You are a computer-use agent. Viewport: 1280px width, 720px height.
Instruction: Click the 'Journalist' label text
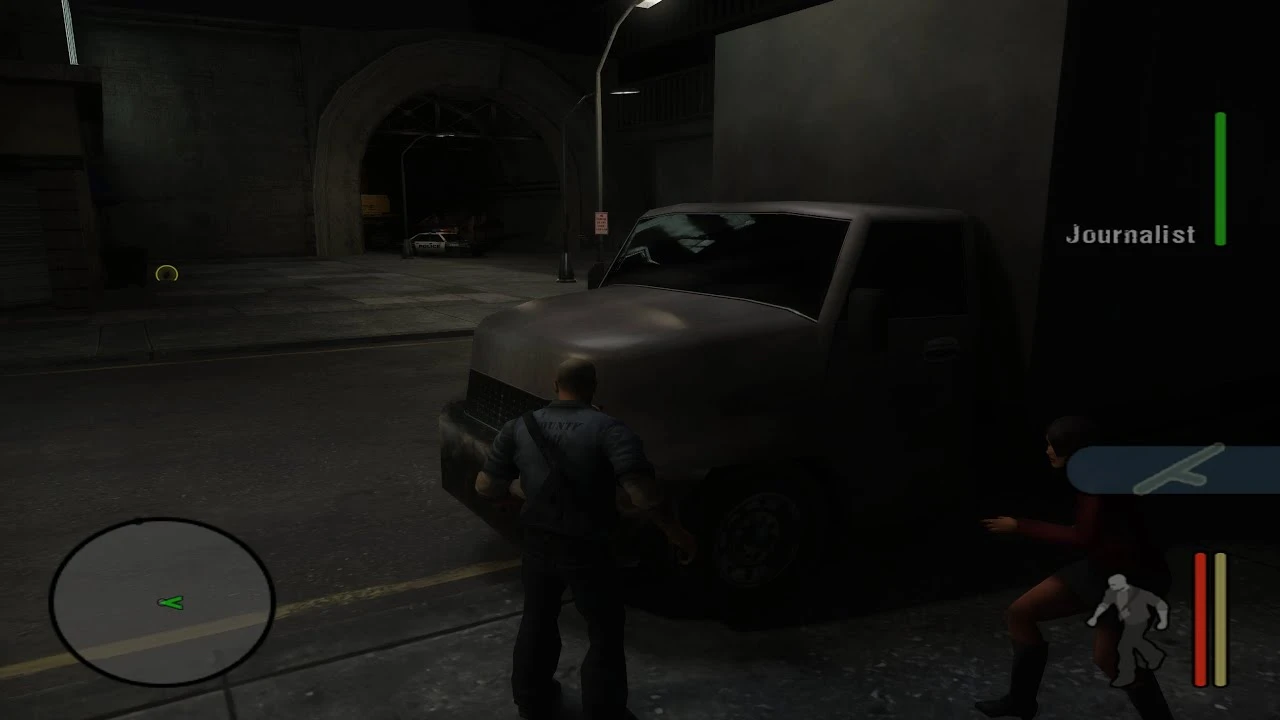1130,234
